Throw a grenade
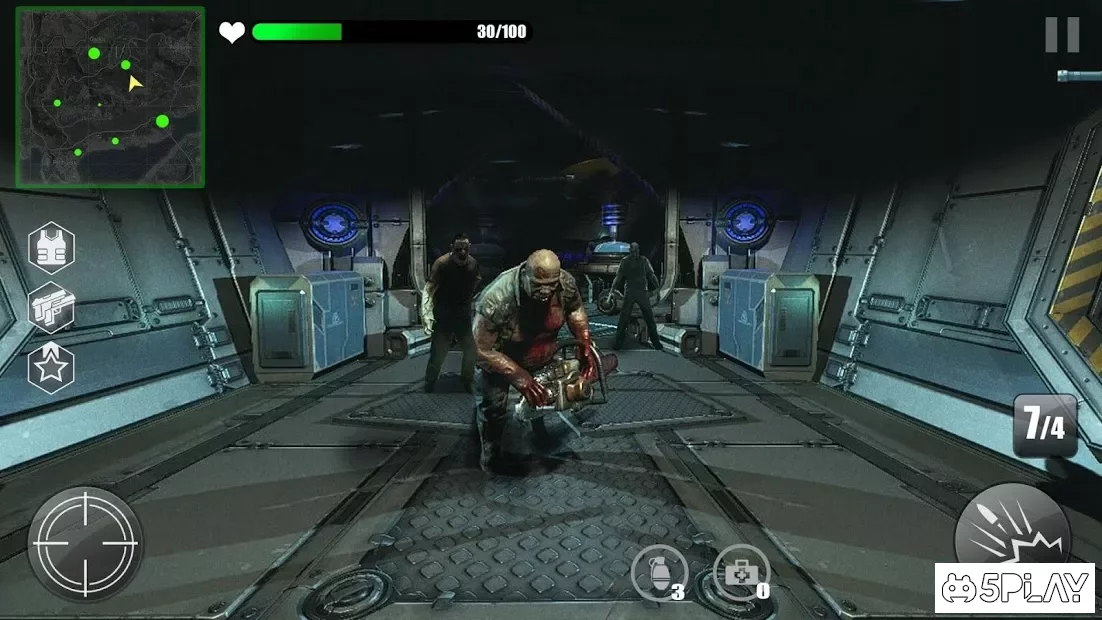Viewport: 1102px width, 620px height. point(660,573)
